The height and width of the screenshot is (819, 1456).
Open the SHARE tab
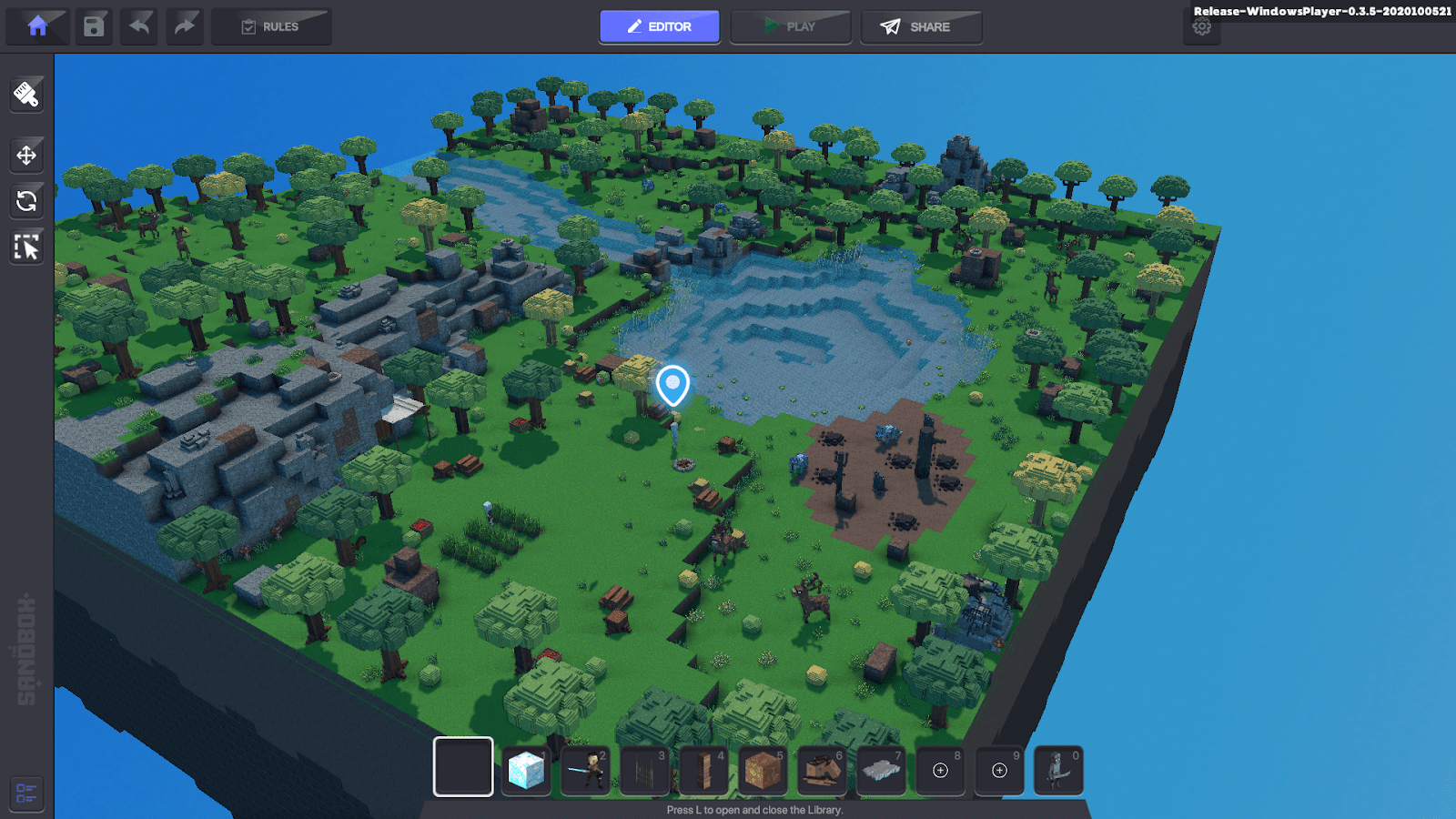pos(921,26)
